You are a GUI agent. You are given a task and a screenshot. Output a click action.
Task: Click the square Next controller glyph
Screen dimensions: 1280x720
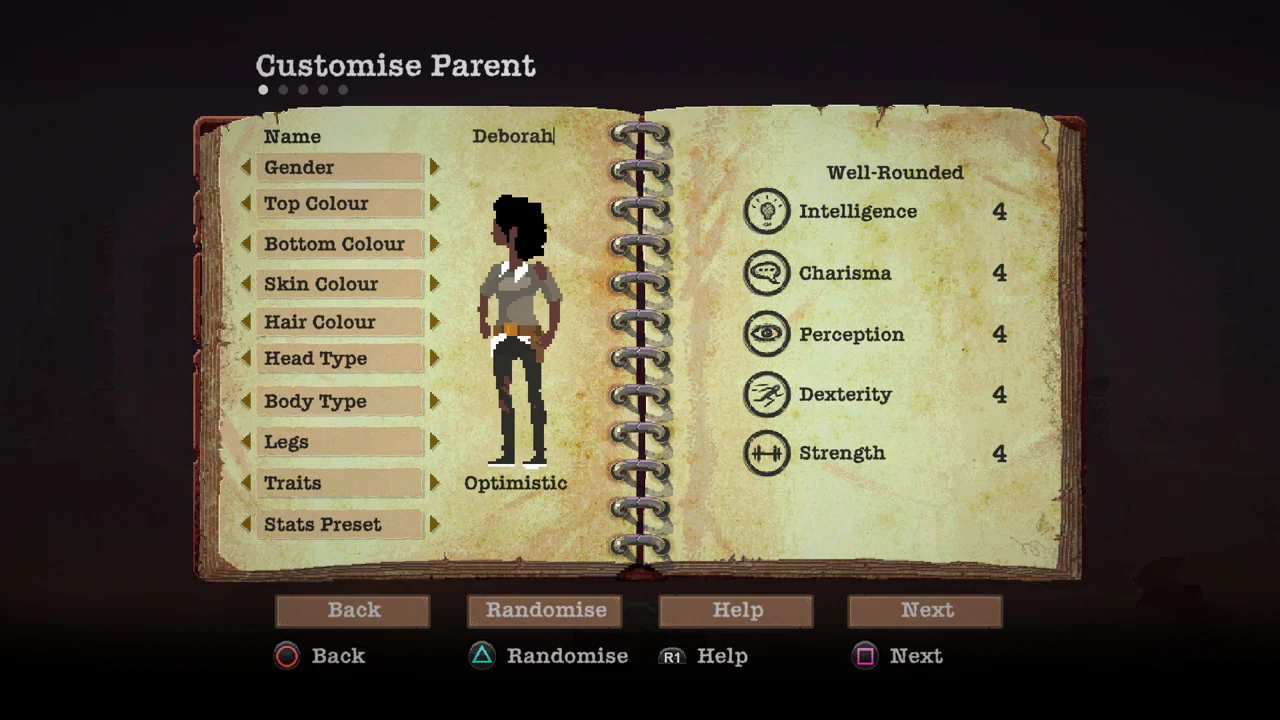tap(865, 656)
